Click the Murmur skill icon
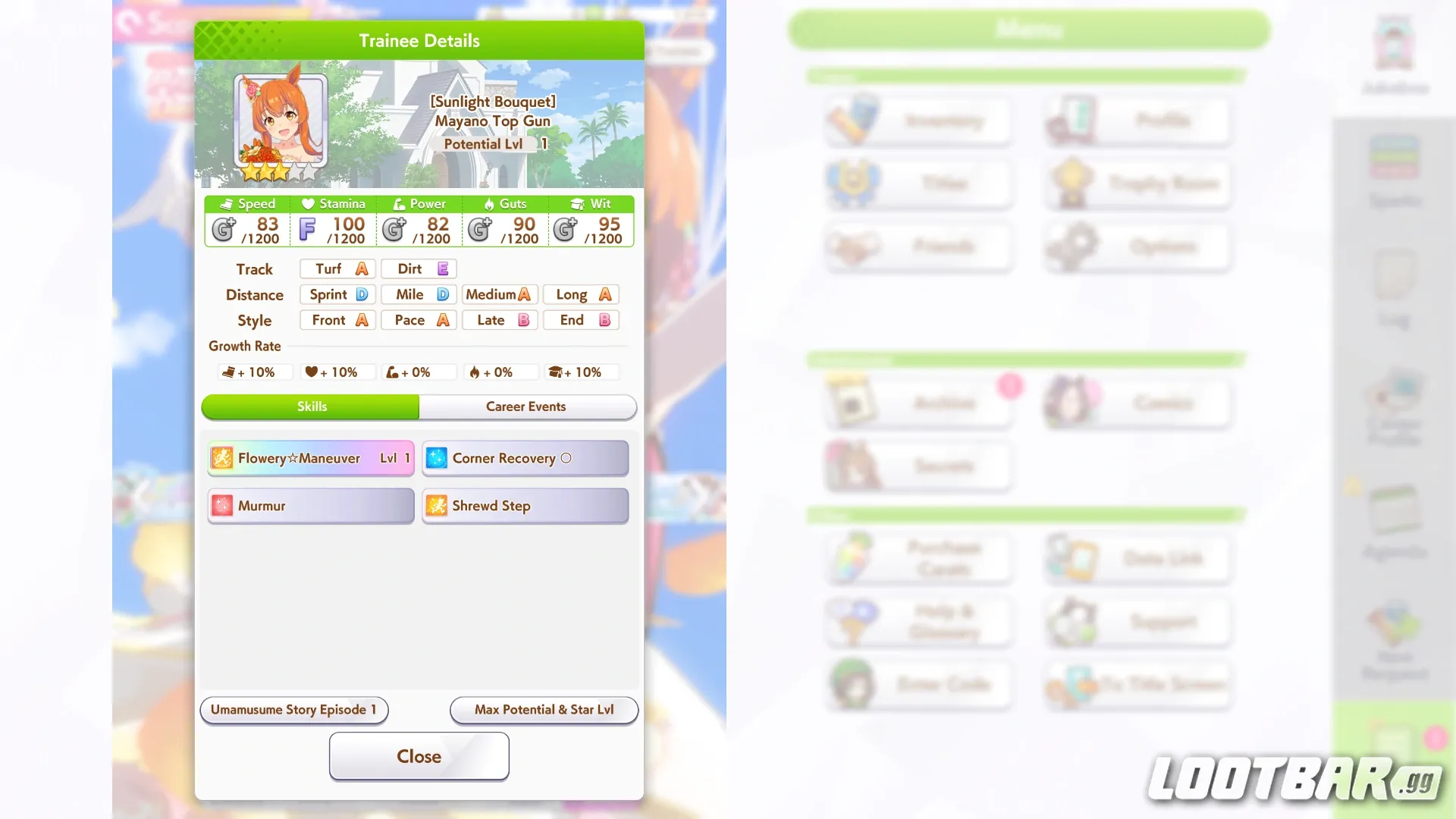This screenshot has width=1456, height=819. click(222, 506)
